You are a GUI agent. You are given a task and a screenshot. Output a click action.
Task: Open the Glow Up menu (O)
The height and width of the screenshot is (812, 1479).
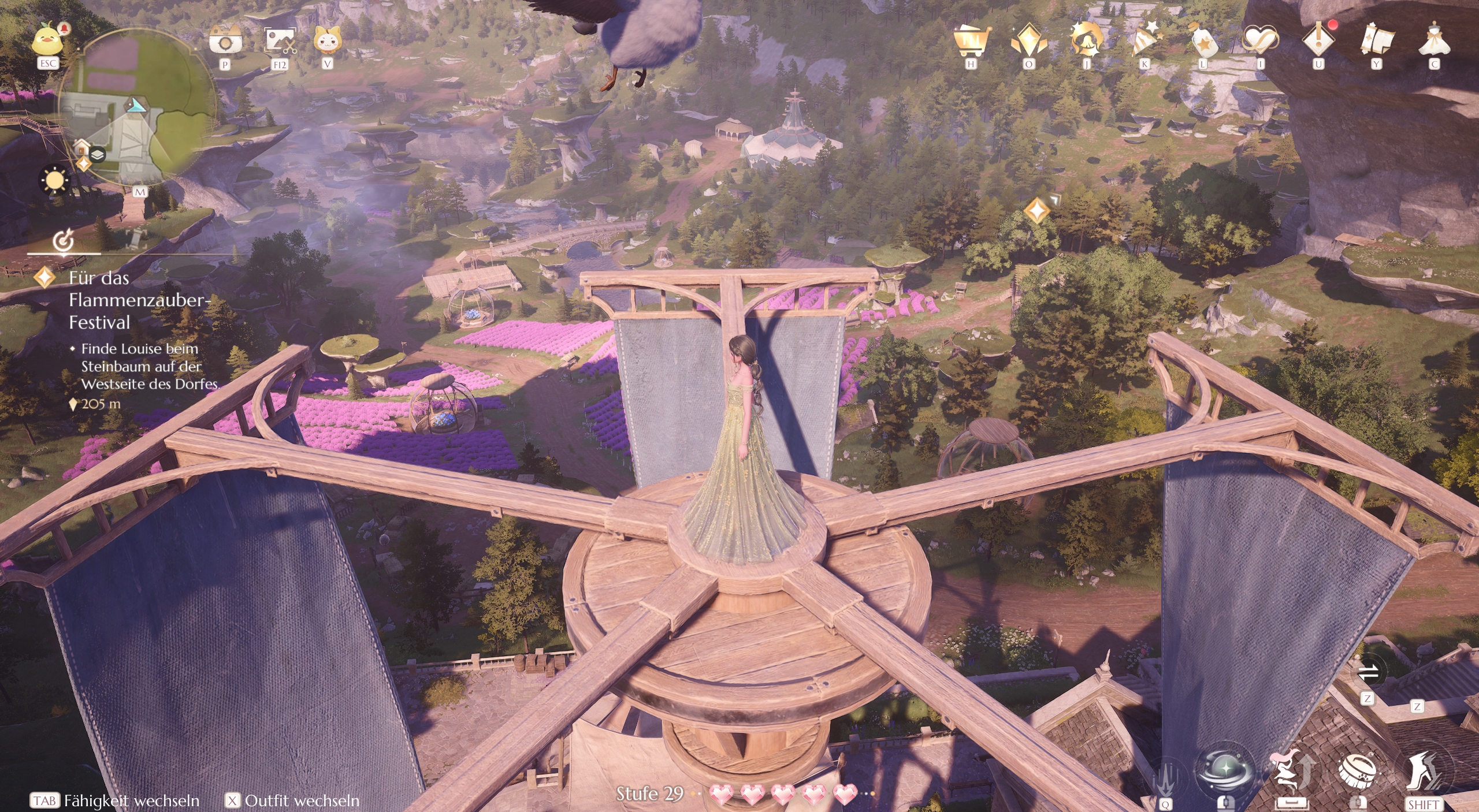1030,39
